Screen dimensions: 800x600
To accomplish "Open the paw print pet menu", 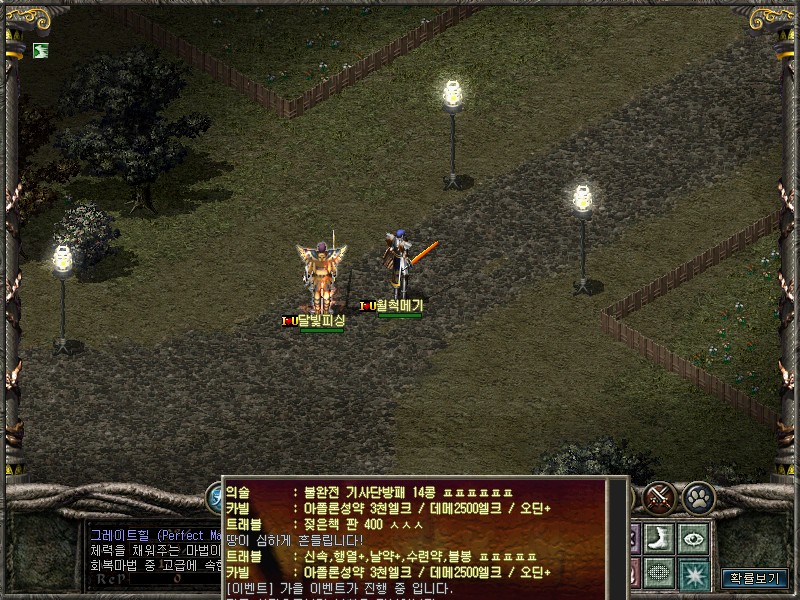I will 697,496.
